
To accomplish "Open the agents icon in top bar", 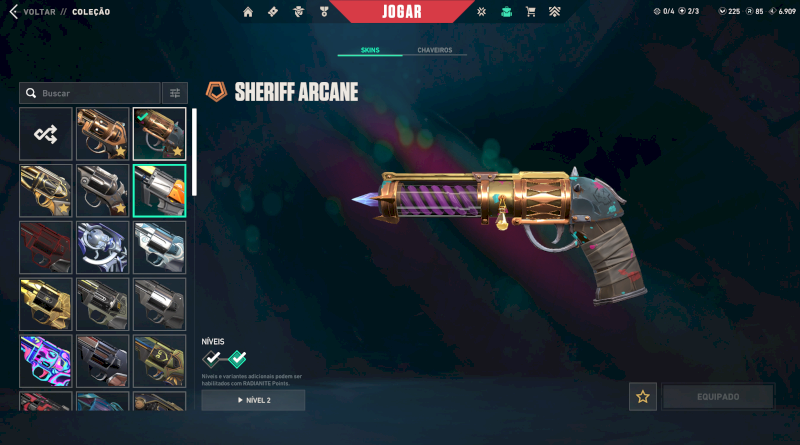I will tap(299, 12).
